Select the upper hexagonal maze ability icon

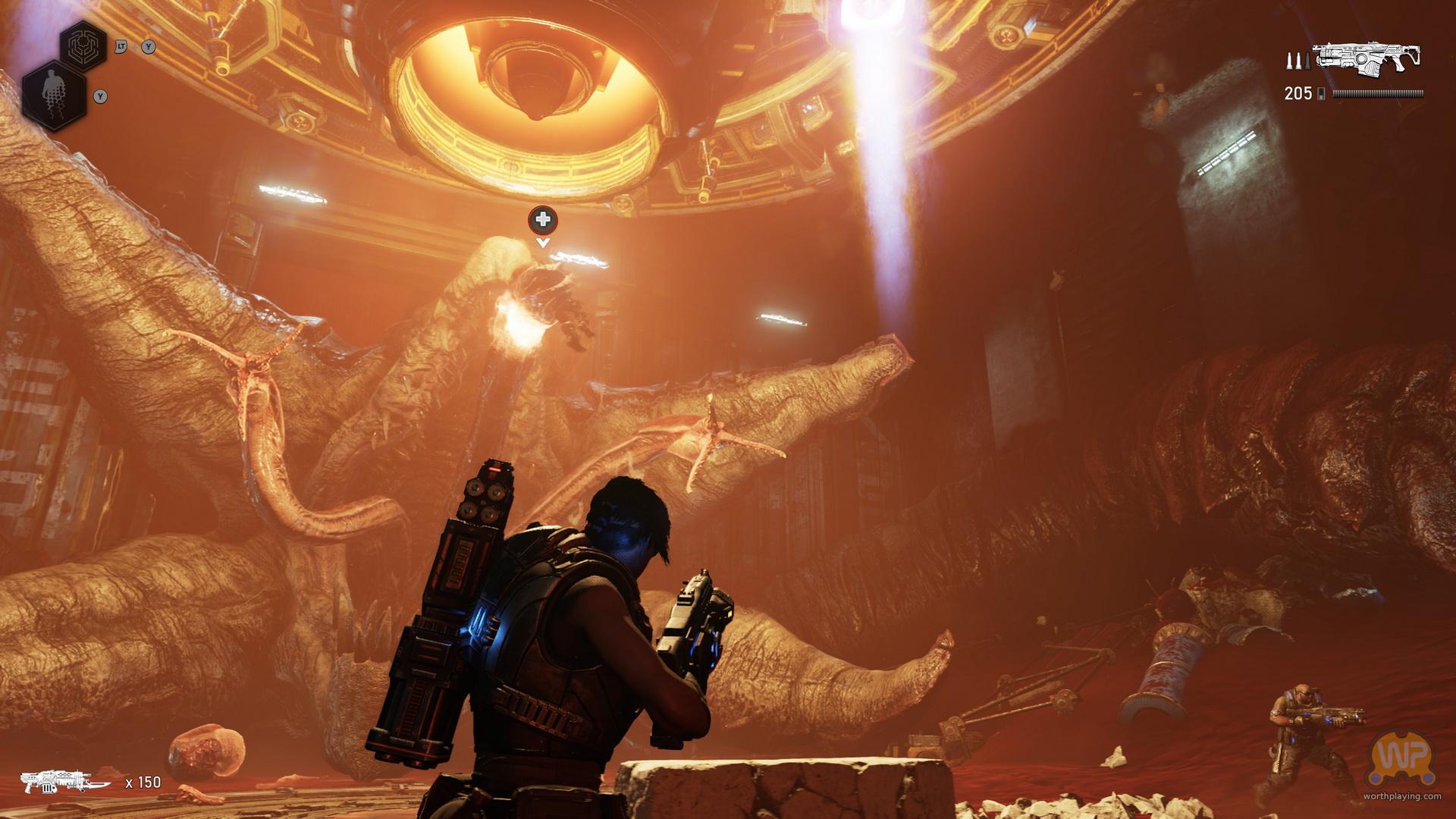click(x=83, y=47)
